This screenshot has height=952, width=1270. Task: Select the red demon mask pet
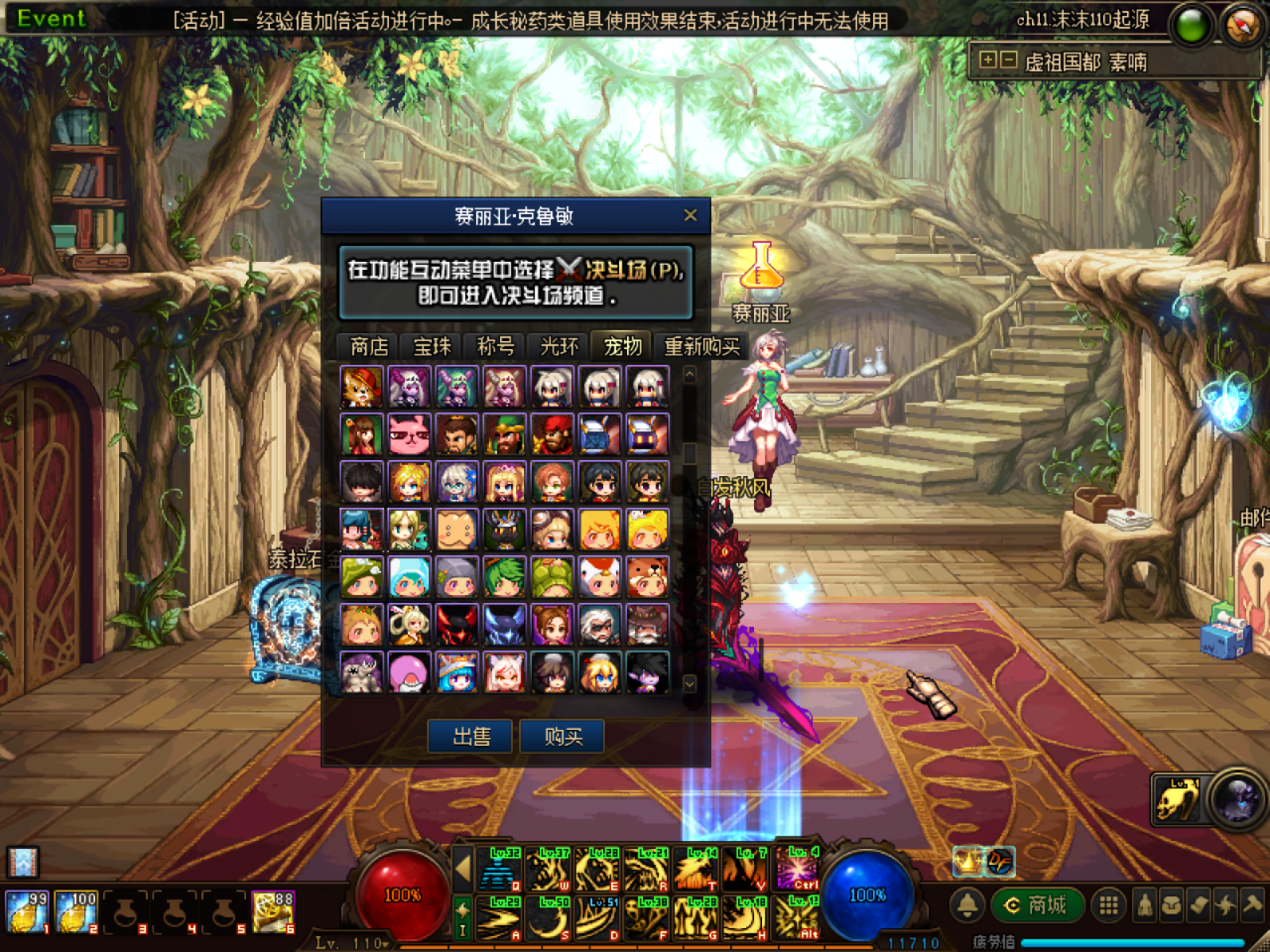457,625
